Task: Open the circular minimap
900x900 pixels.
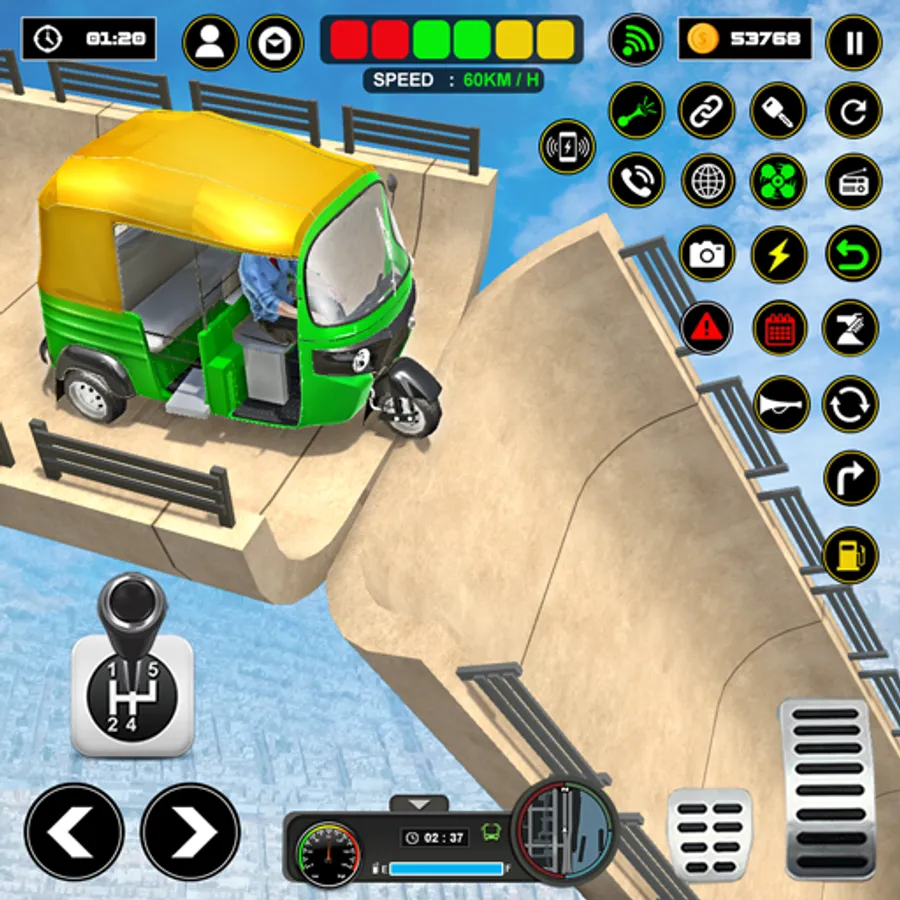Action: coord(563,826)
